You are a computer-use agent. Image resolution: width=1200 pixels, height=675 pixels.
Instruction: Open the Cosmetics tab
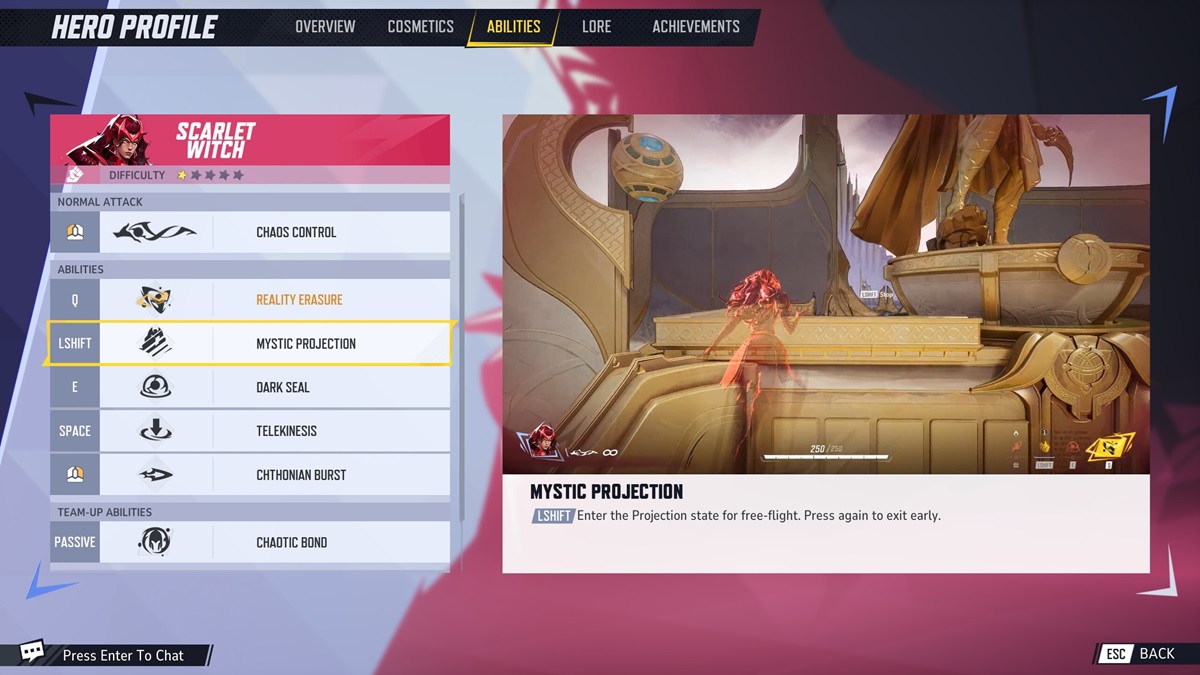pyautogui.click(x=420, y=27)
